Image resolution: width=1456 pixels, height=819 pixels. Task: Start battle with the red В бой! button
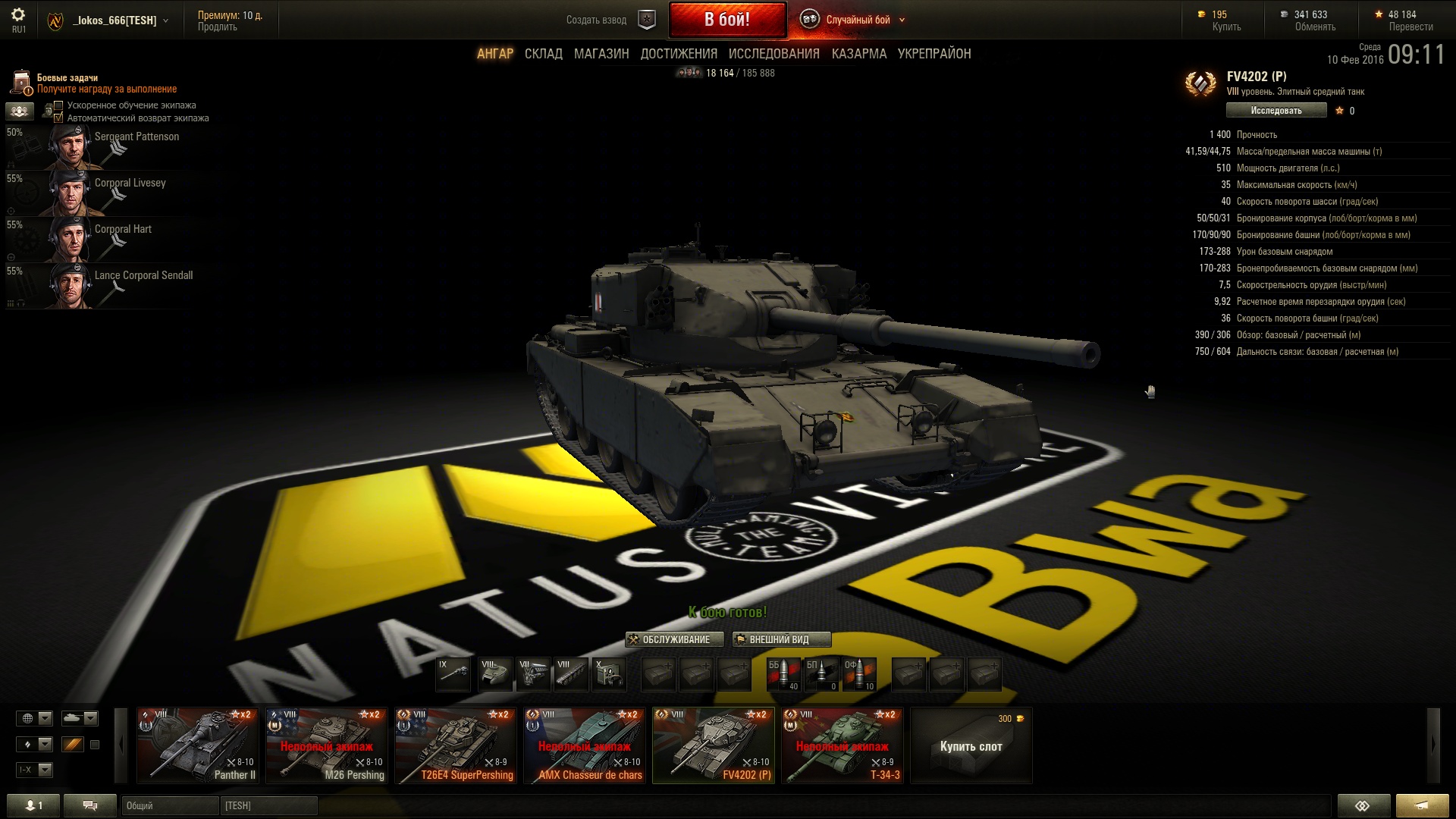[726, 20]
